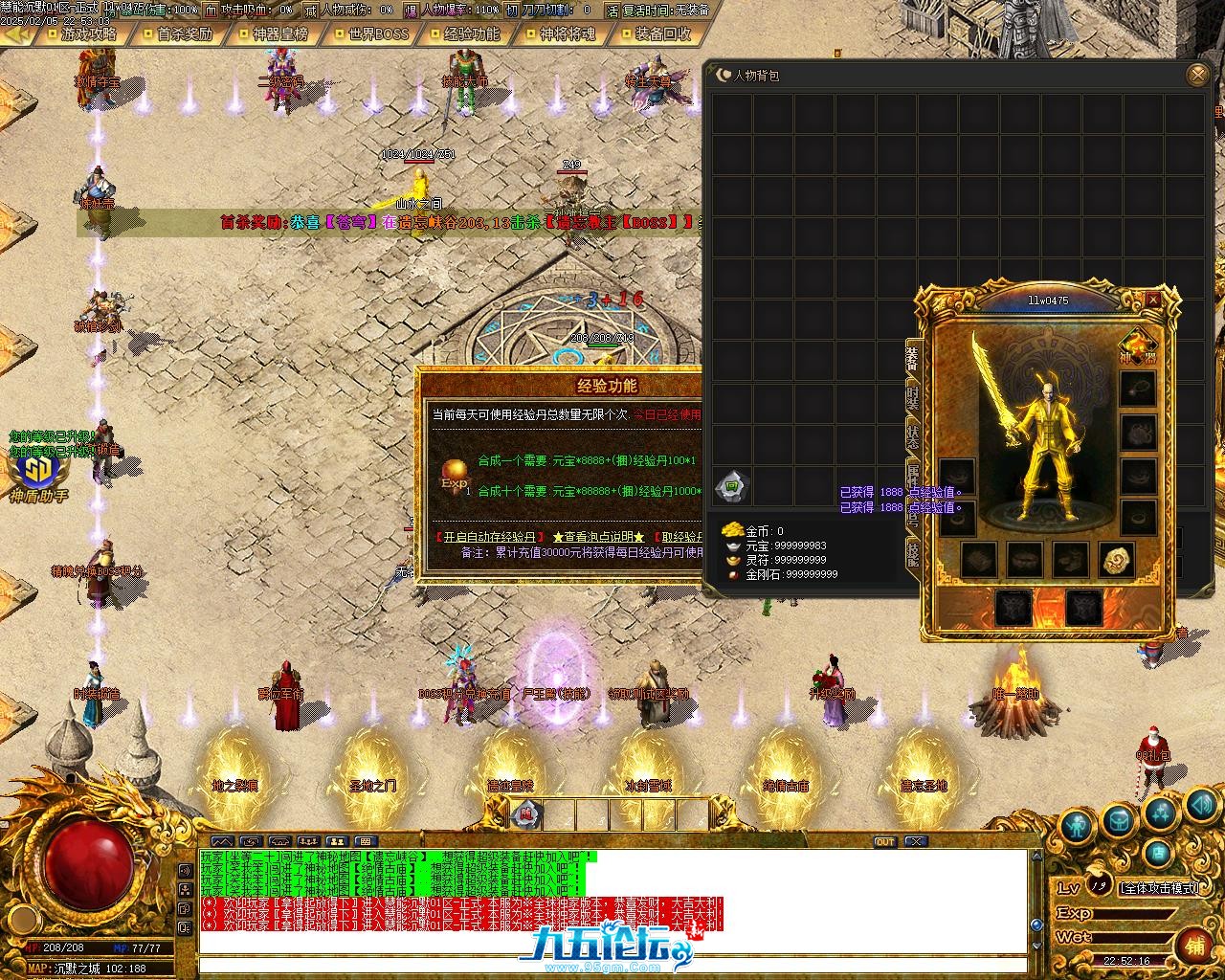Open the 游戏攻略 game guide menu

[87, 34]
